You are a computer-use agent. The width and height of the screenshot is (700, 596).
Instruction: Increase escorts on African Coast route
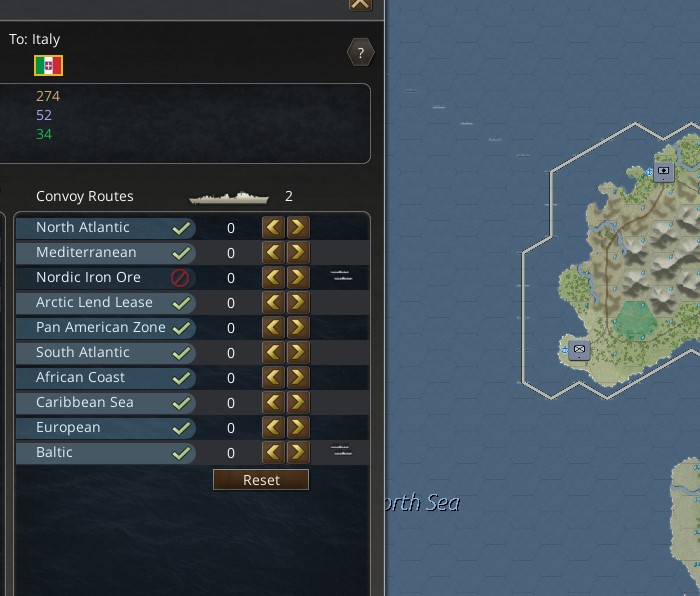(x=297, y=378)
